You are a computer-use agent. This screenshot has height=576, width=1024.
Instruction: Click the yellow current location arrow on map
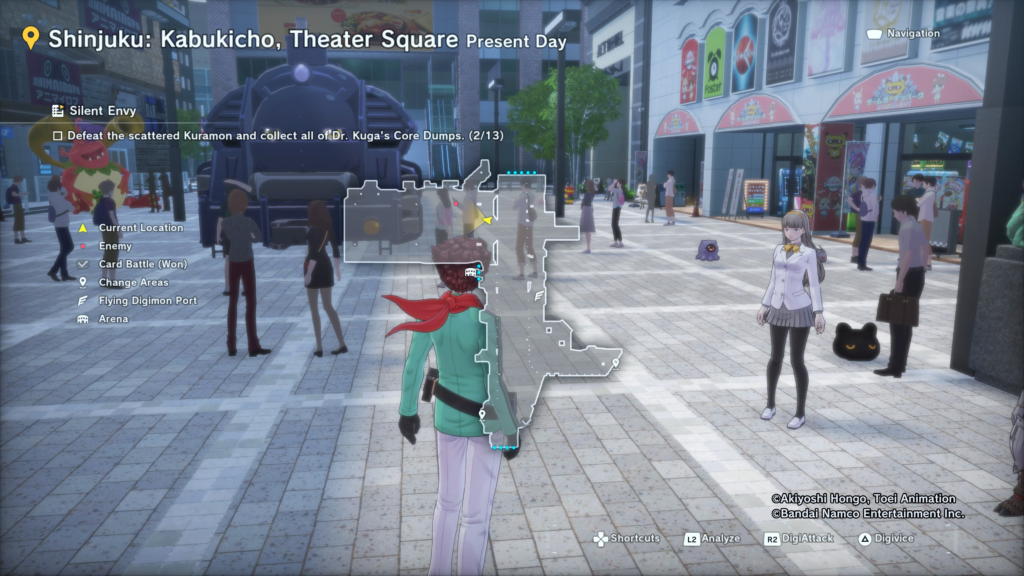(486, 220)
